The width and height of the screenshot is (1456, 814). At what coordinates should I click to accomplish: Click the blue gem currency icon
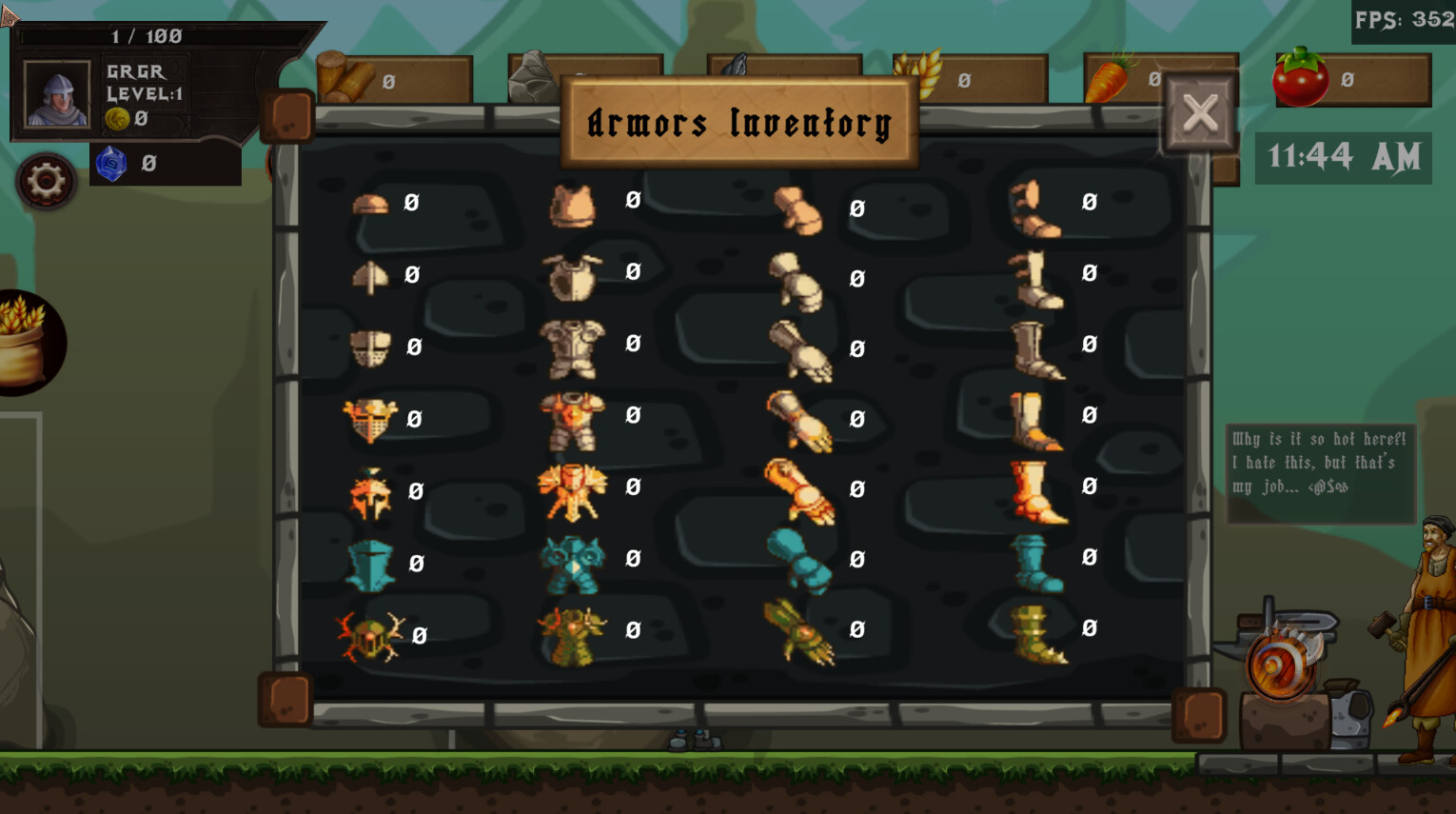113,164
